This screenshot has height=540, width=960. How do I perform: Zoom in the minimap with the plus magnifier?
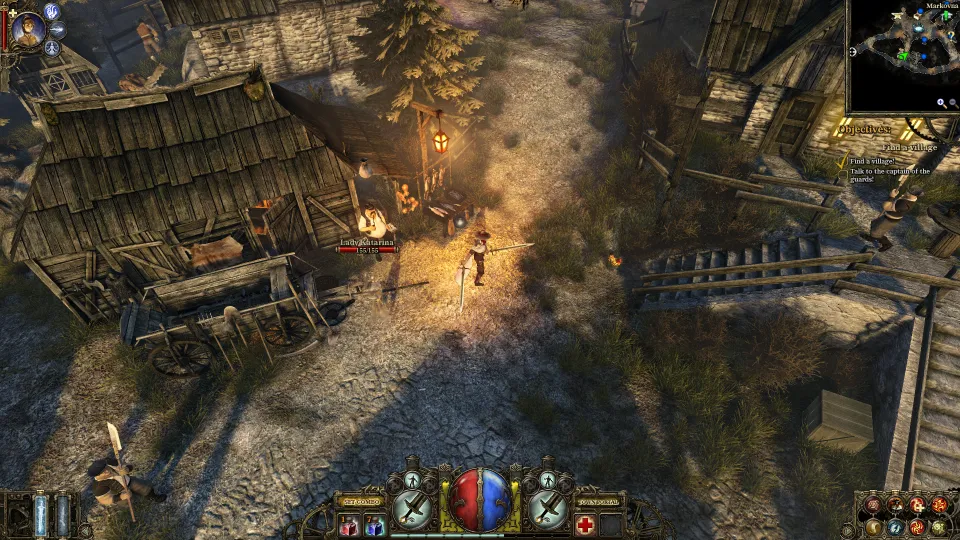coord(941,103)
